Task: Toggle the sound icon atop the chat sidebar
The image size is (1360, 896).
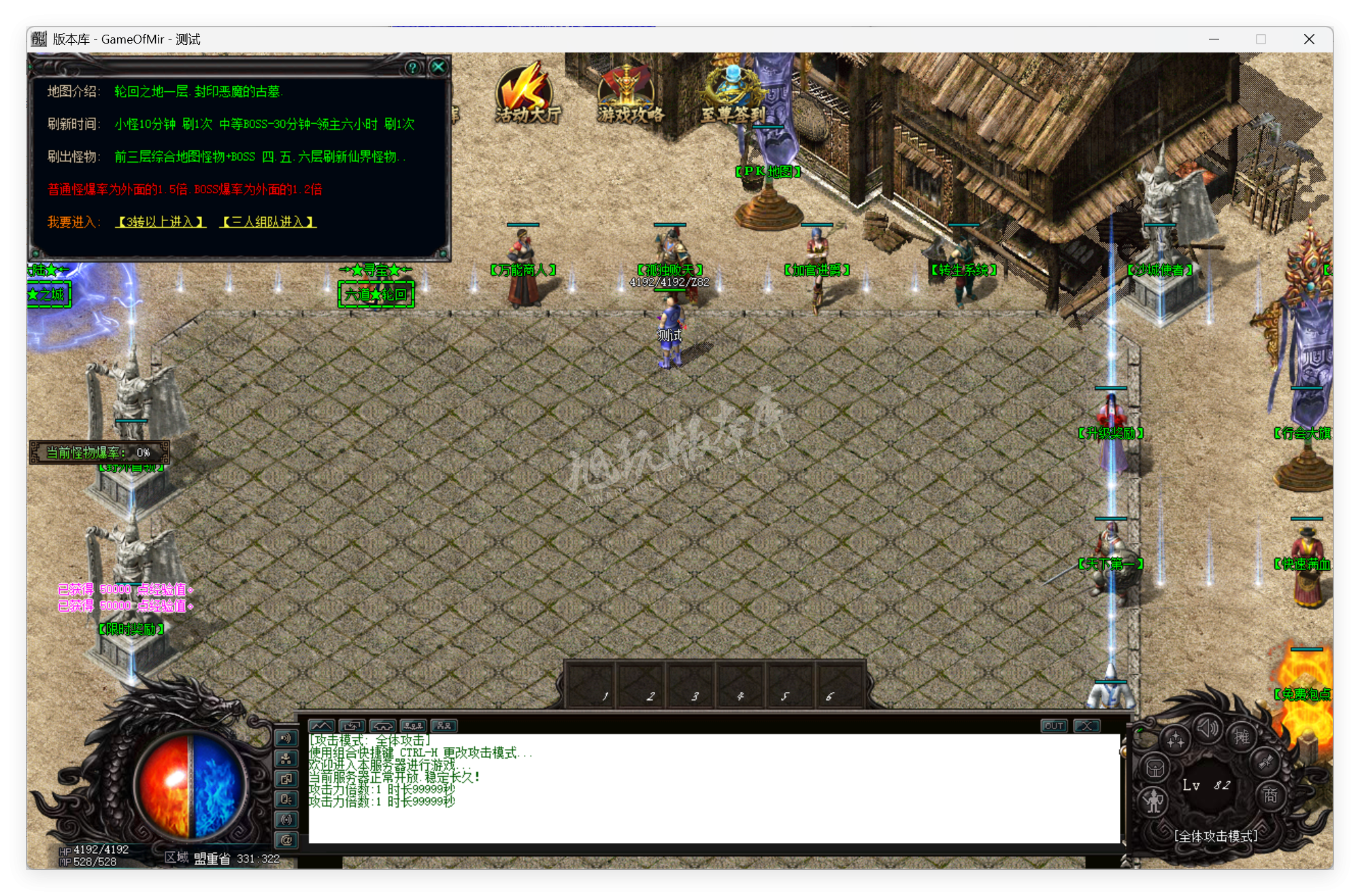Action: 286,739
